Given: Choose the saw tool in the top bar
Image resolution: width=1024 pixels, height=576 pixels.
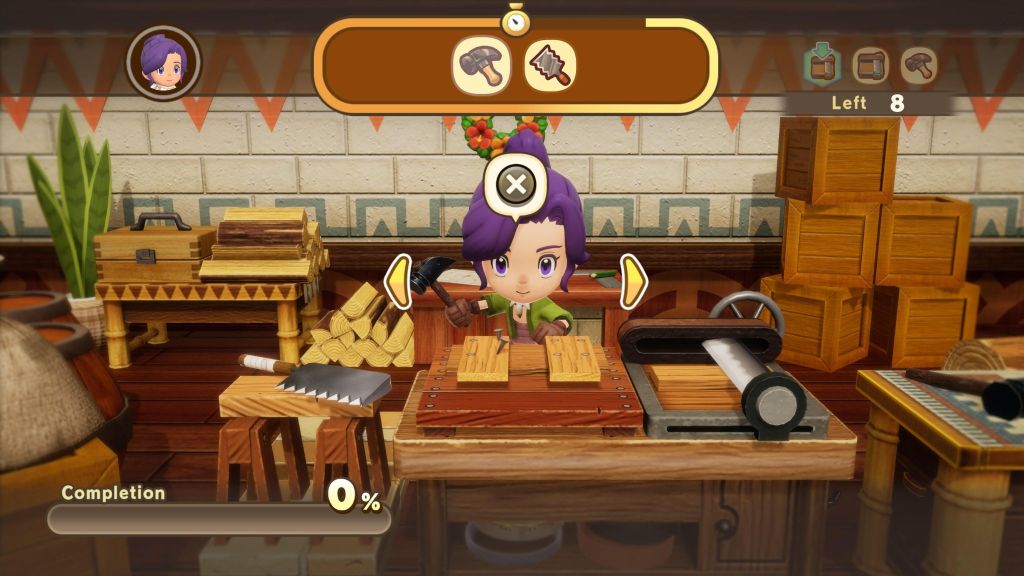Looking at the screenshot, I should pyautogui.click(x=550, y=66).
